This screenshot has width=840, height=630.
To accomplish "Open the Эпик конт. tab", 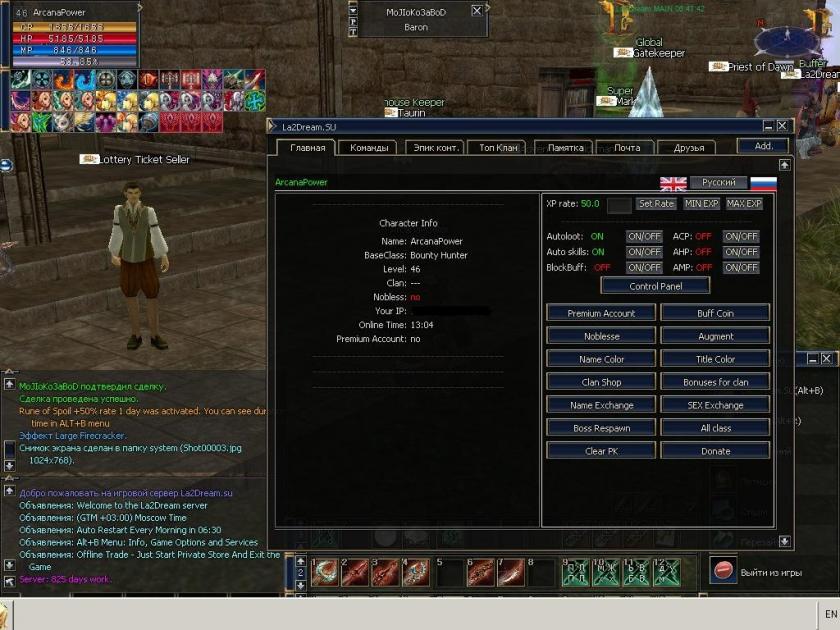I will (x=434, y=148).
